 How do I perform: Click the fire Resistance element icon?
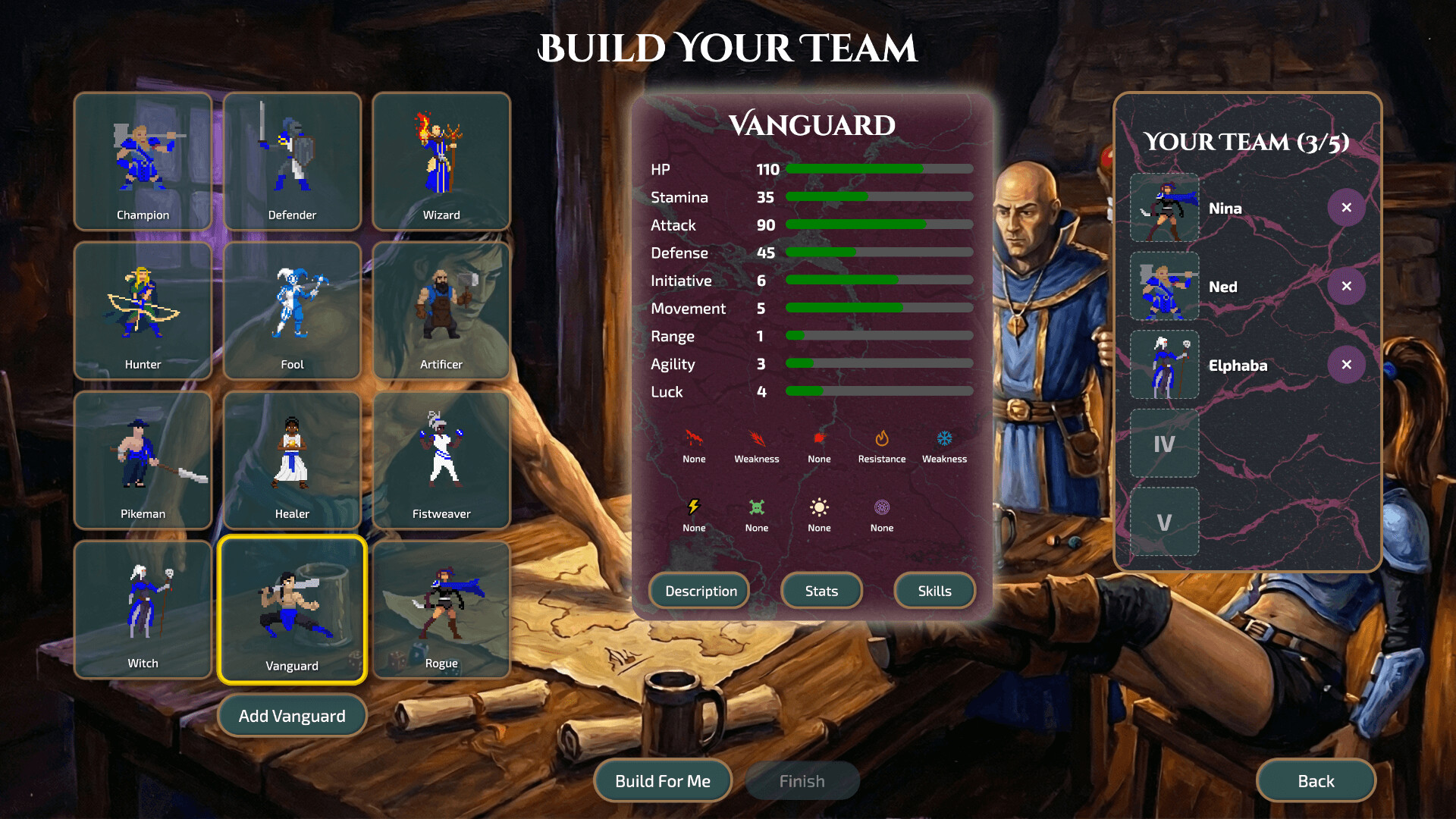[882, 438]
